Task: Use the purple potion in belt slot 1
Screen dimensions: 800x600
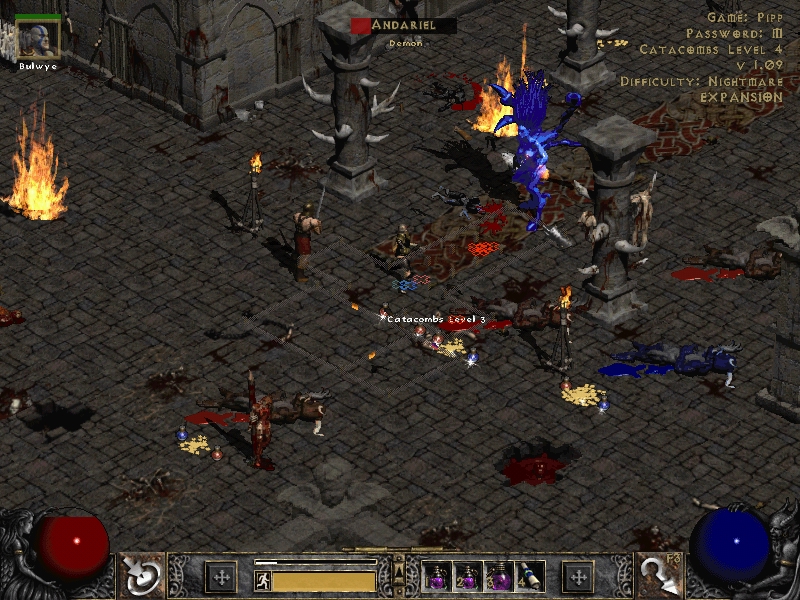Action: point(438,576)
